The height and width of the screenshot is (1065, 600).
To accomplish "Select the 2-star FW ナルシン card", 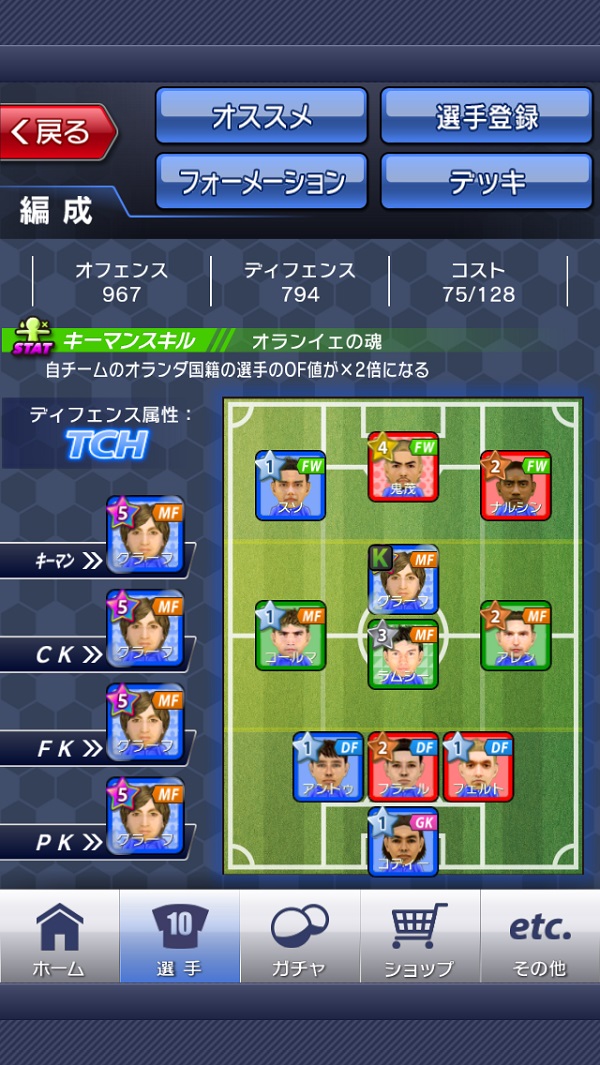I will tap(515, 485).
